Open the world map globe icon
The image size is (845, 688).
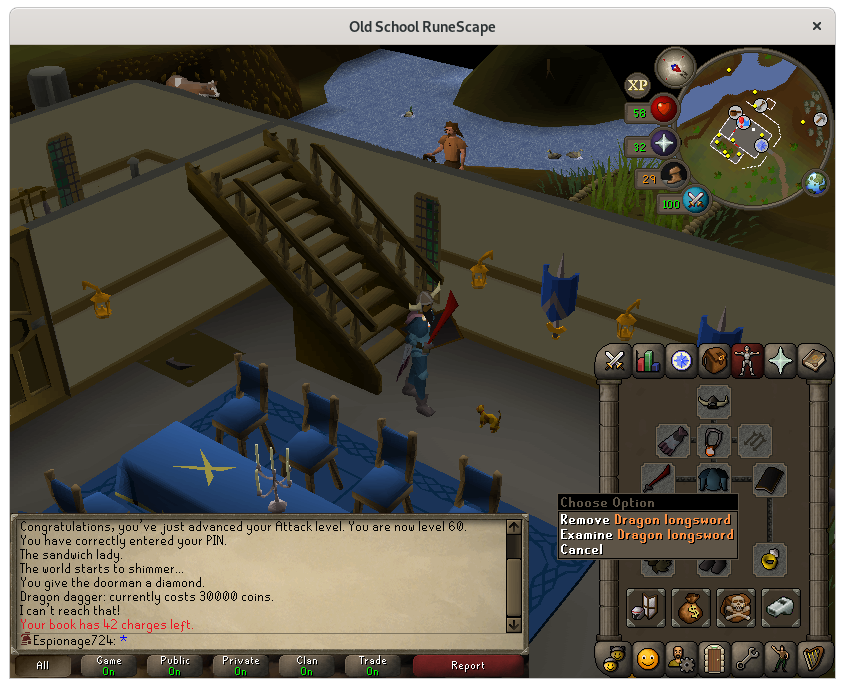tap(818, 184)
